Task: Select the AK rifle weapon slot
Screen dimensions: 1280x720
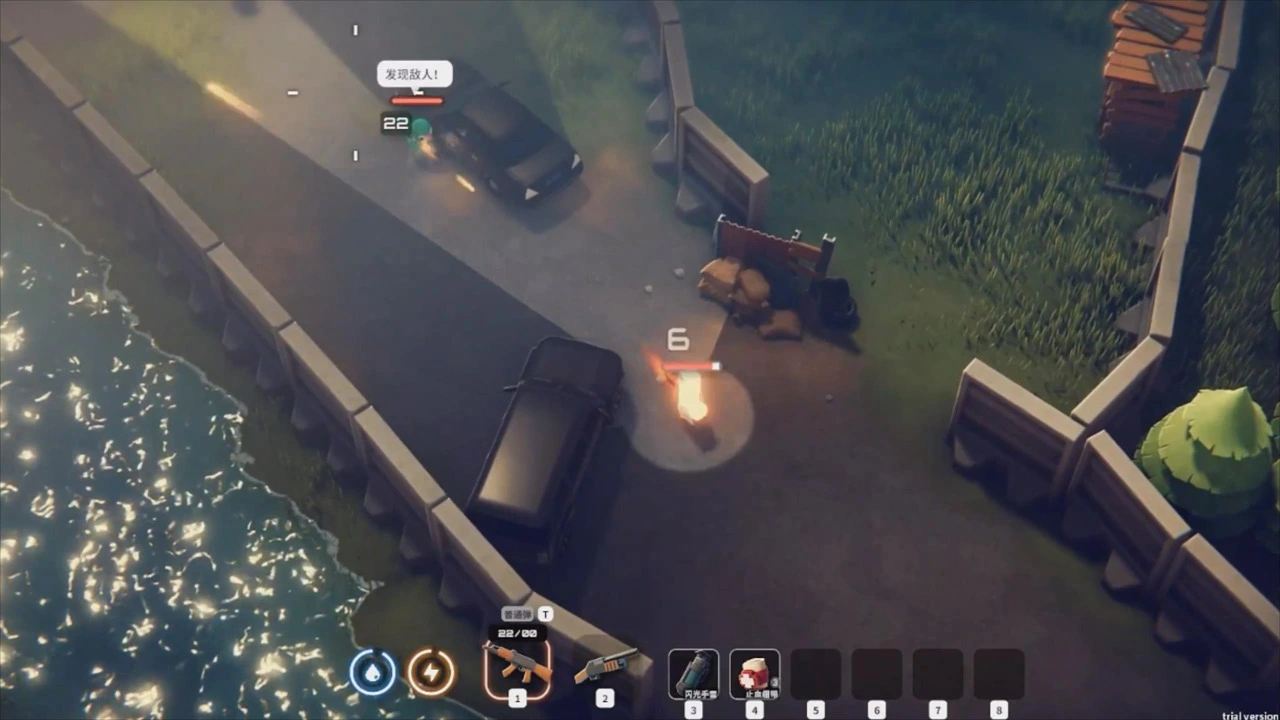Action: coord(517,664)
